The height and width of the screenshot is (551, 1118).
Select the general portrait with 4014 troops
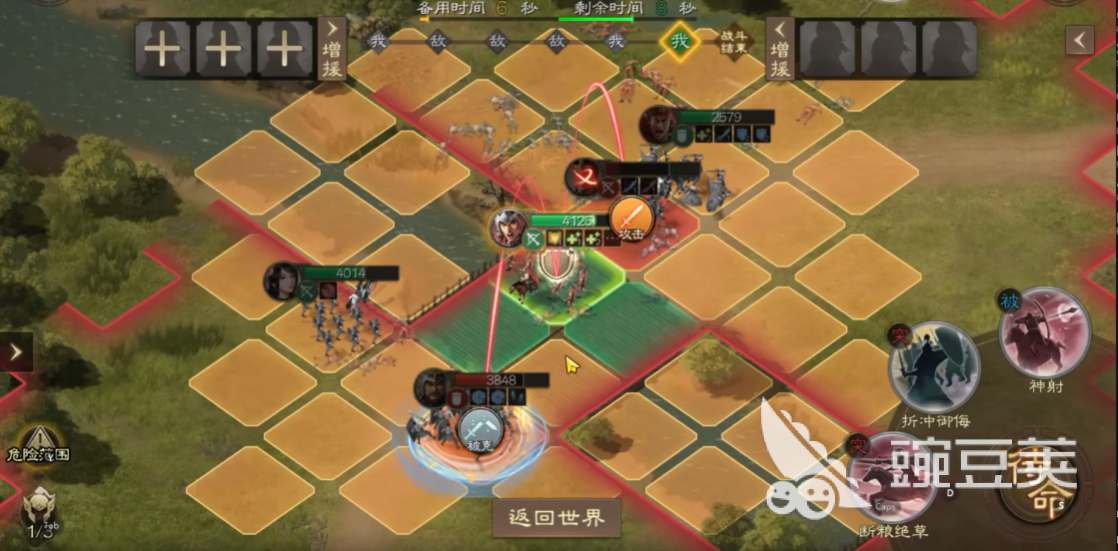click(x=282, y=281)
